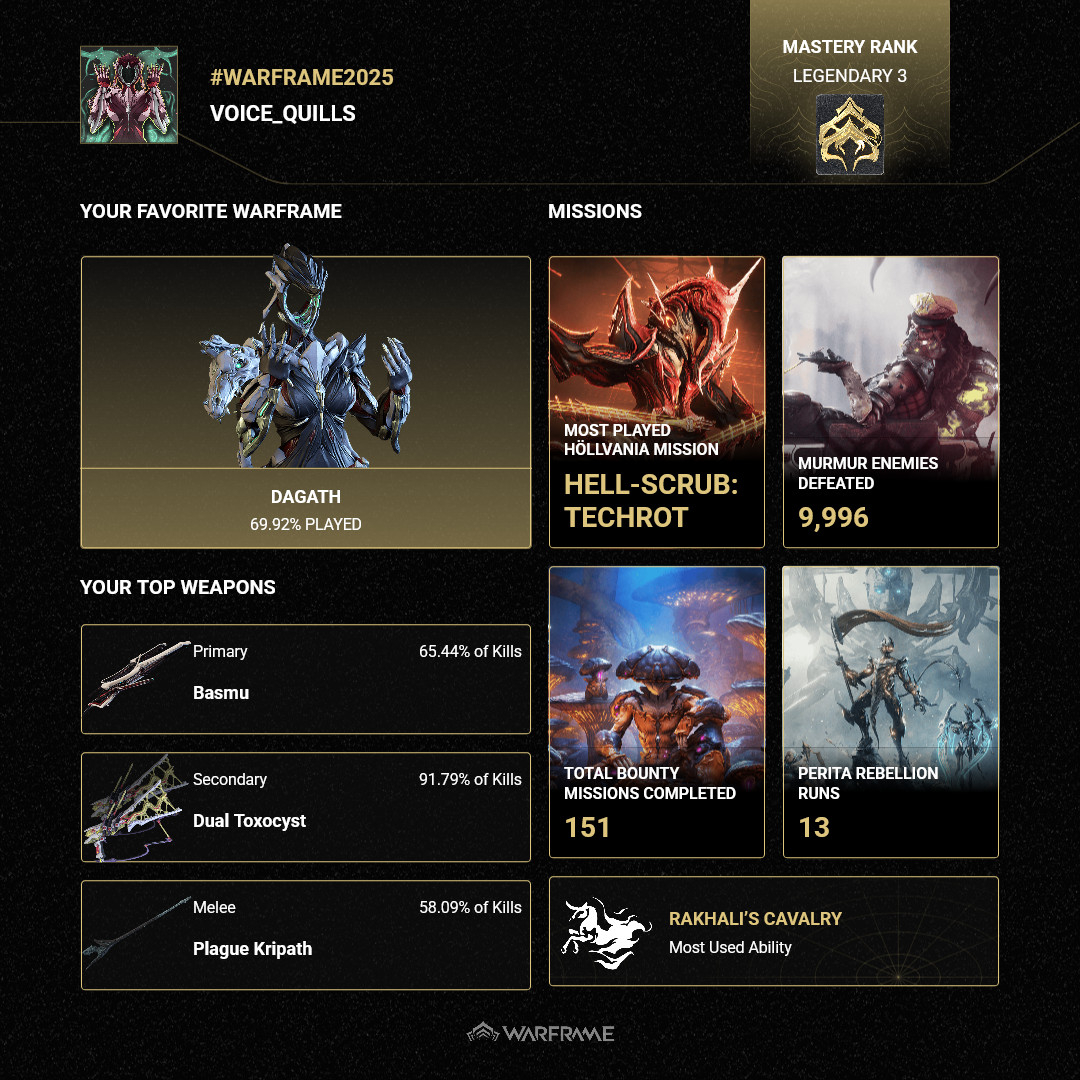Open the Hell-Scrub: Techrot mission tile
The width and height of the screenshot is (1080, 1080).
657,402
